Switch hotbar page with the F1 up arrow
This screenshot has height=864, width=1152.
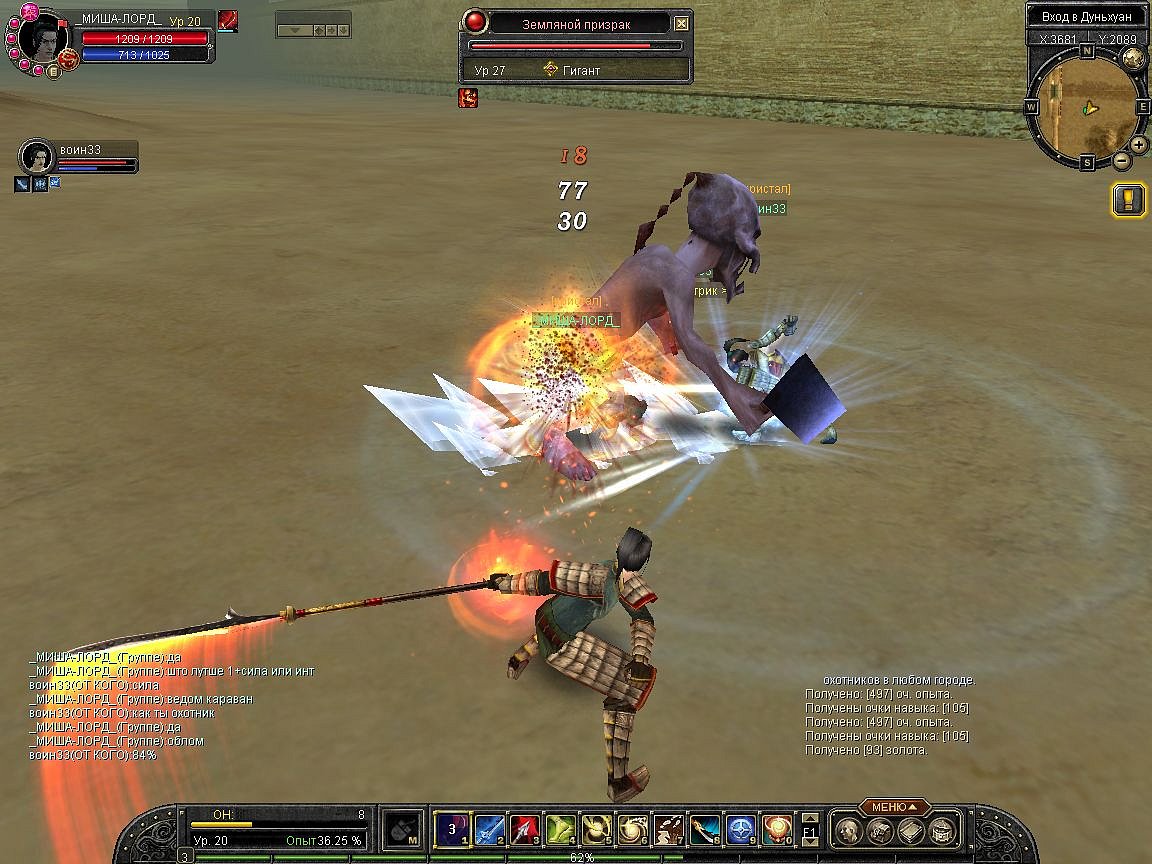click(x=810, y=818)
